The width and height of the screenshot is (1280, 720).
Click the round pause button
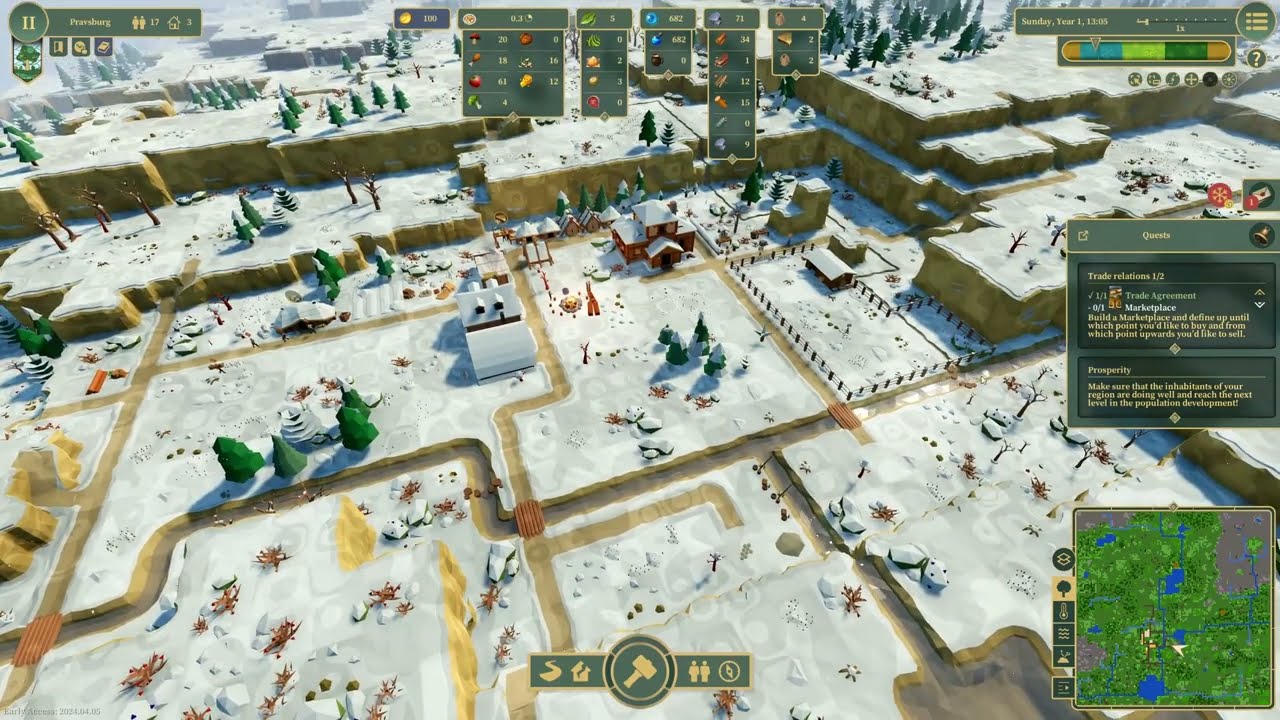pyautogui.click(x=28, y=21)
